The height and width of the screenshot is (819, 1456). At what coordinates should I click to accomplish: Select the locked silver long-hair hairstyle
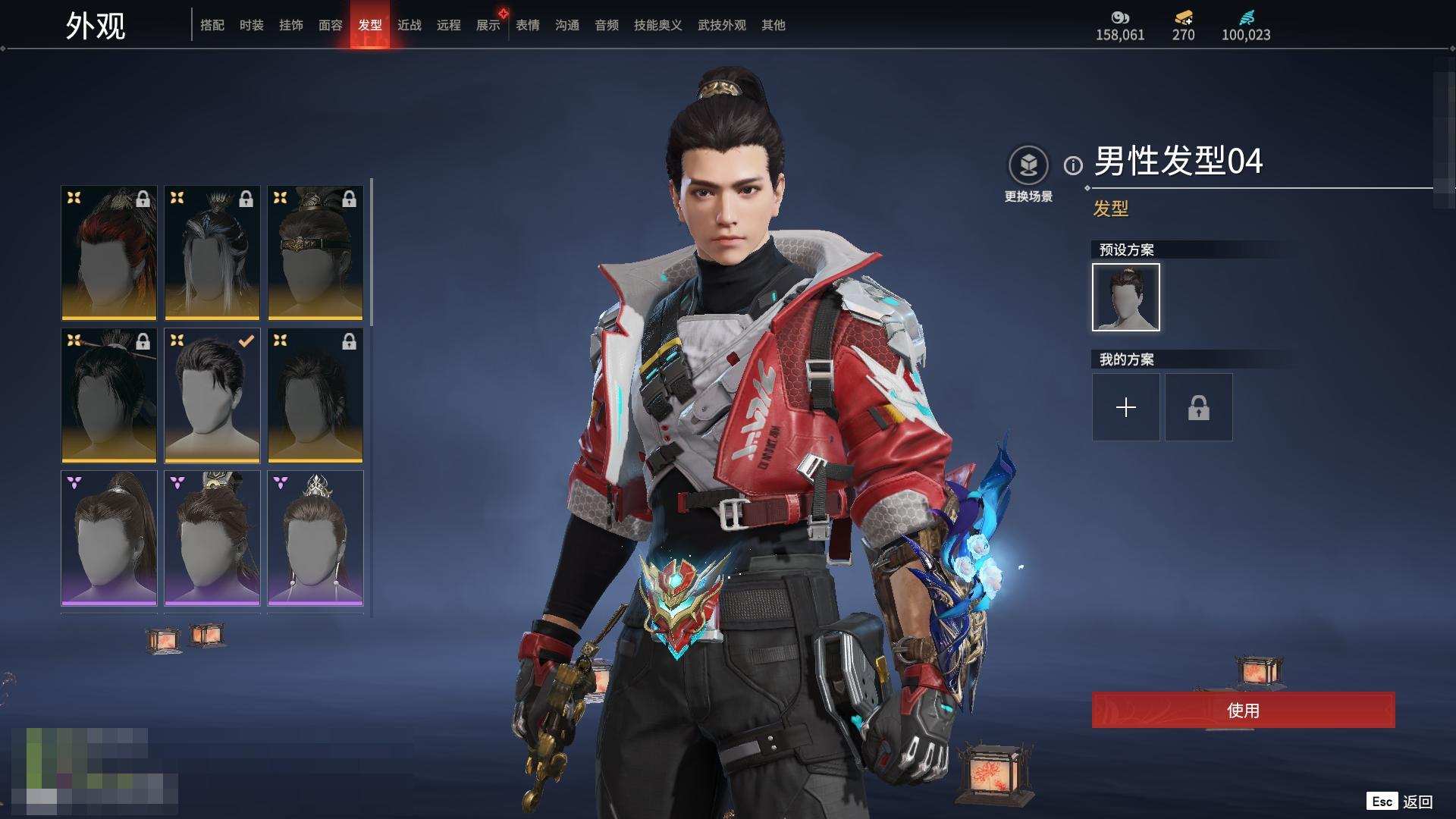[212, 253]
